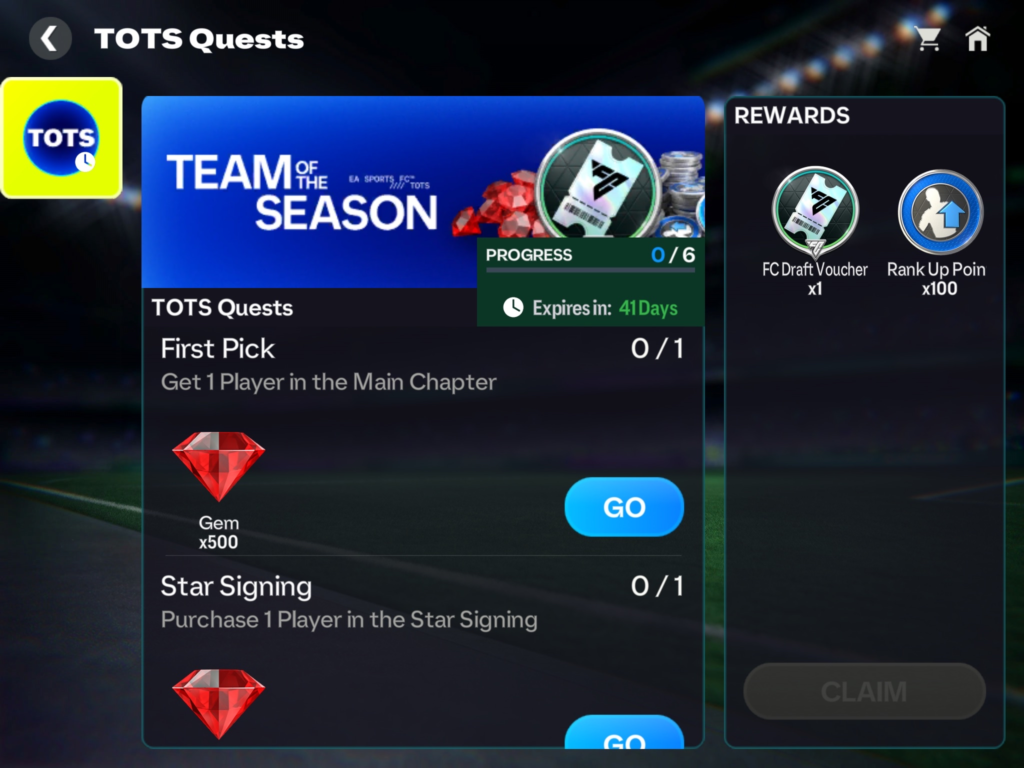Tap GO for the Star Signing quest
This screenshot has height=768, width=1024.
624,736
